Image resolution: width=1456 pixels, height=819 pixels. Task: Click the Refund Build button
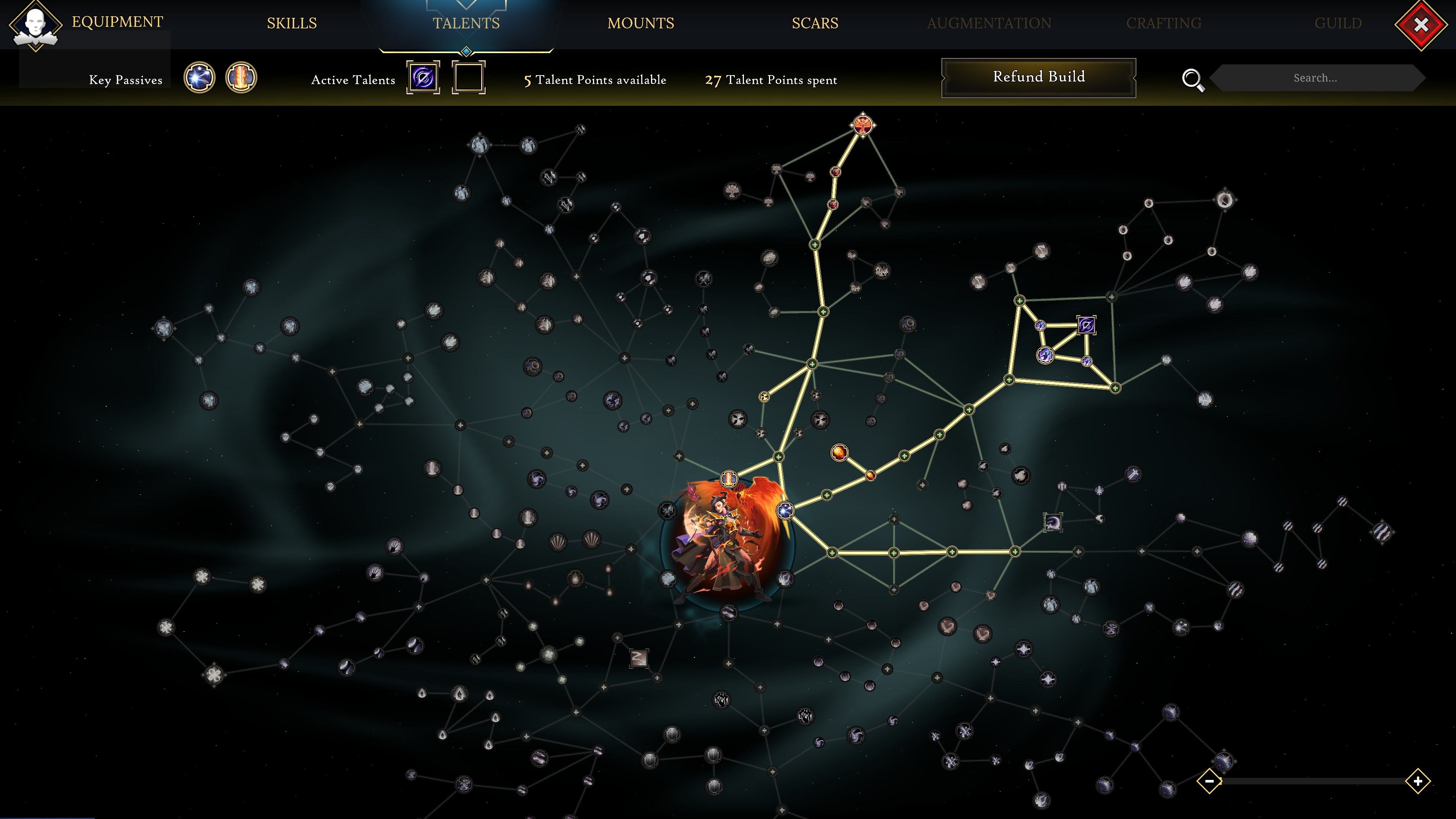point(1038,76)
